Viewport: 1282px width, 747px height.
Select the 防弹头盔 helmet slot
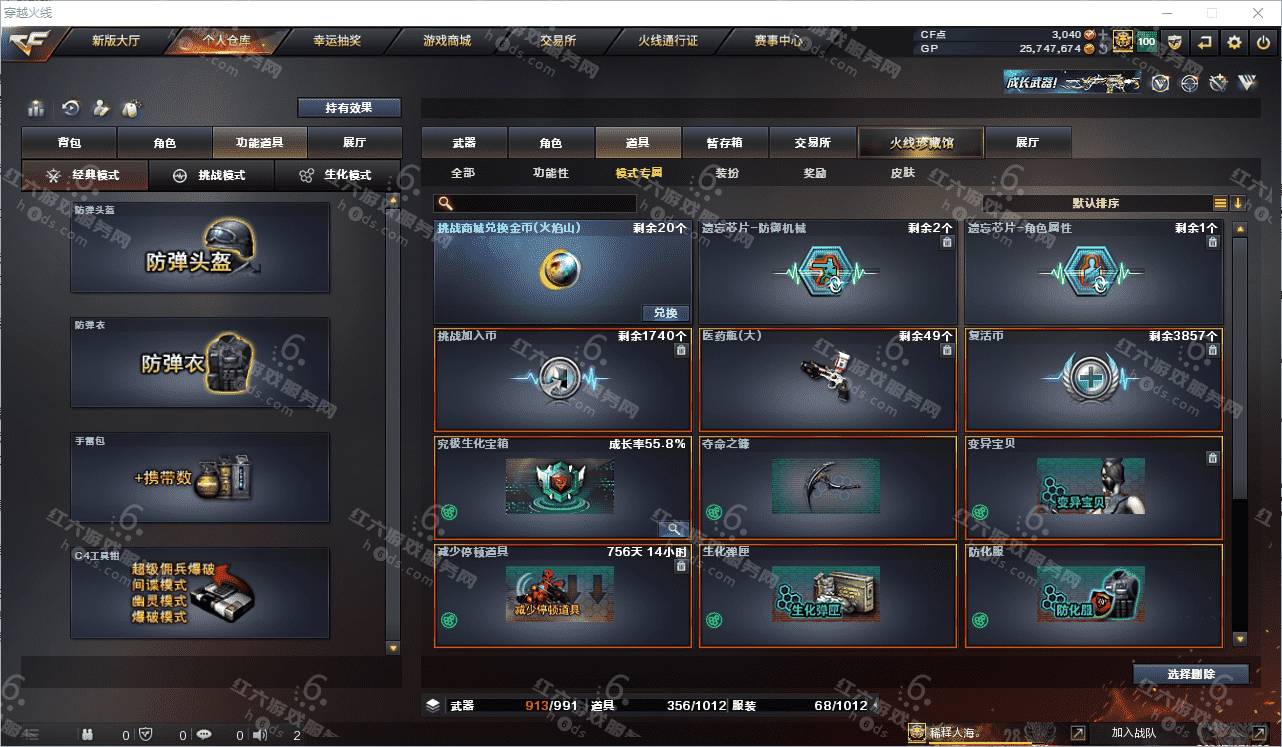coord(200,249)
